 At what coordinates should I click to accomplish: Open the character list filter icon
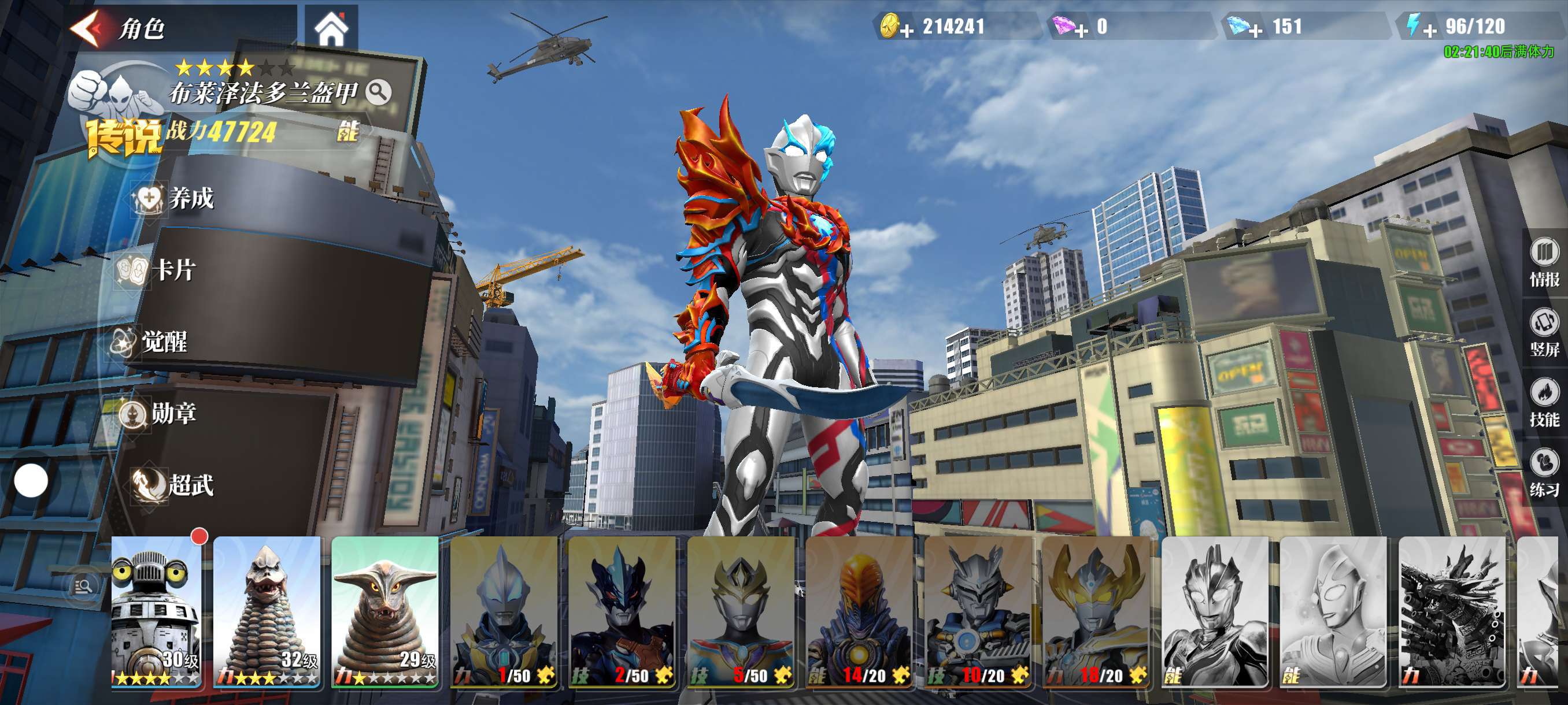click(83, 587)
